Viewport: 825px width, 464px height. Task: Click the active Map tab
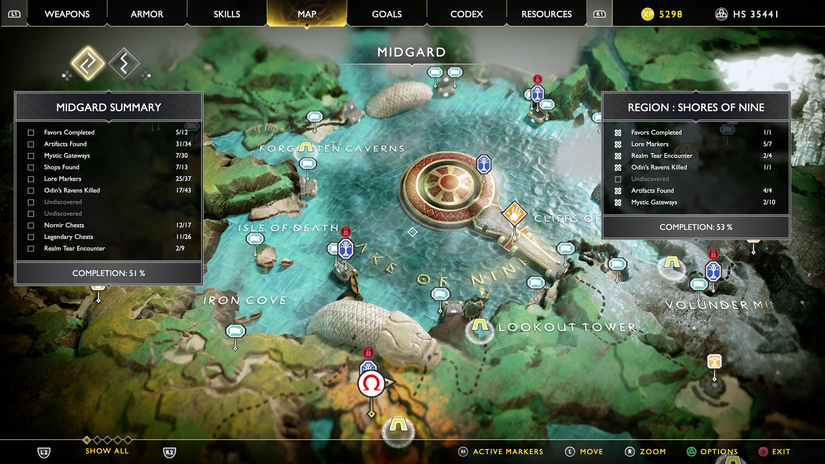(x=306, y=14)
